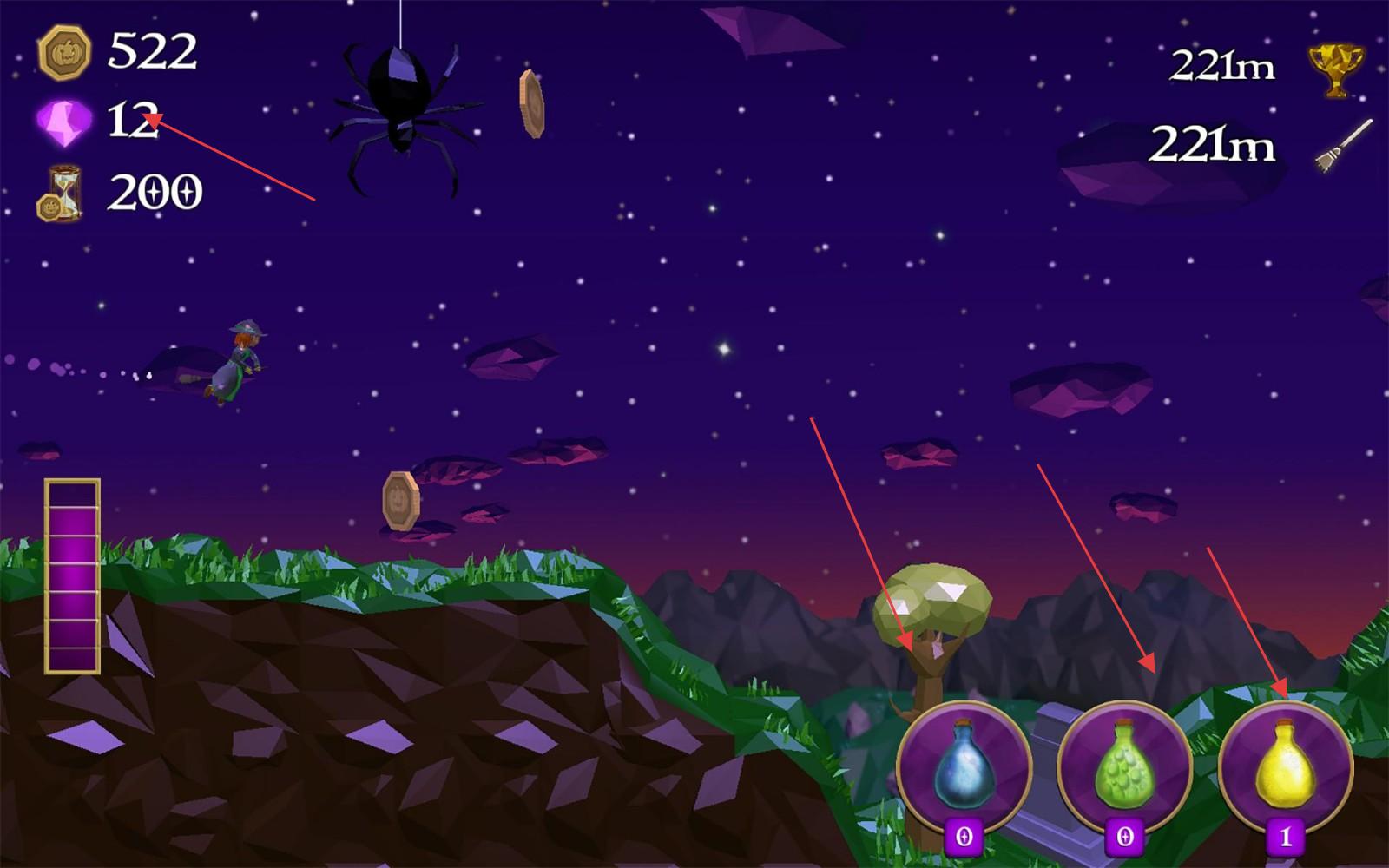
Task: Use the blue potion button
Action: tap(964, 768)
